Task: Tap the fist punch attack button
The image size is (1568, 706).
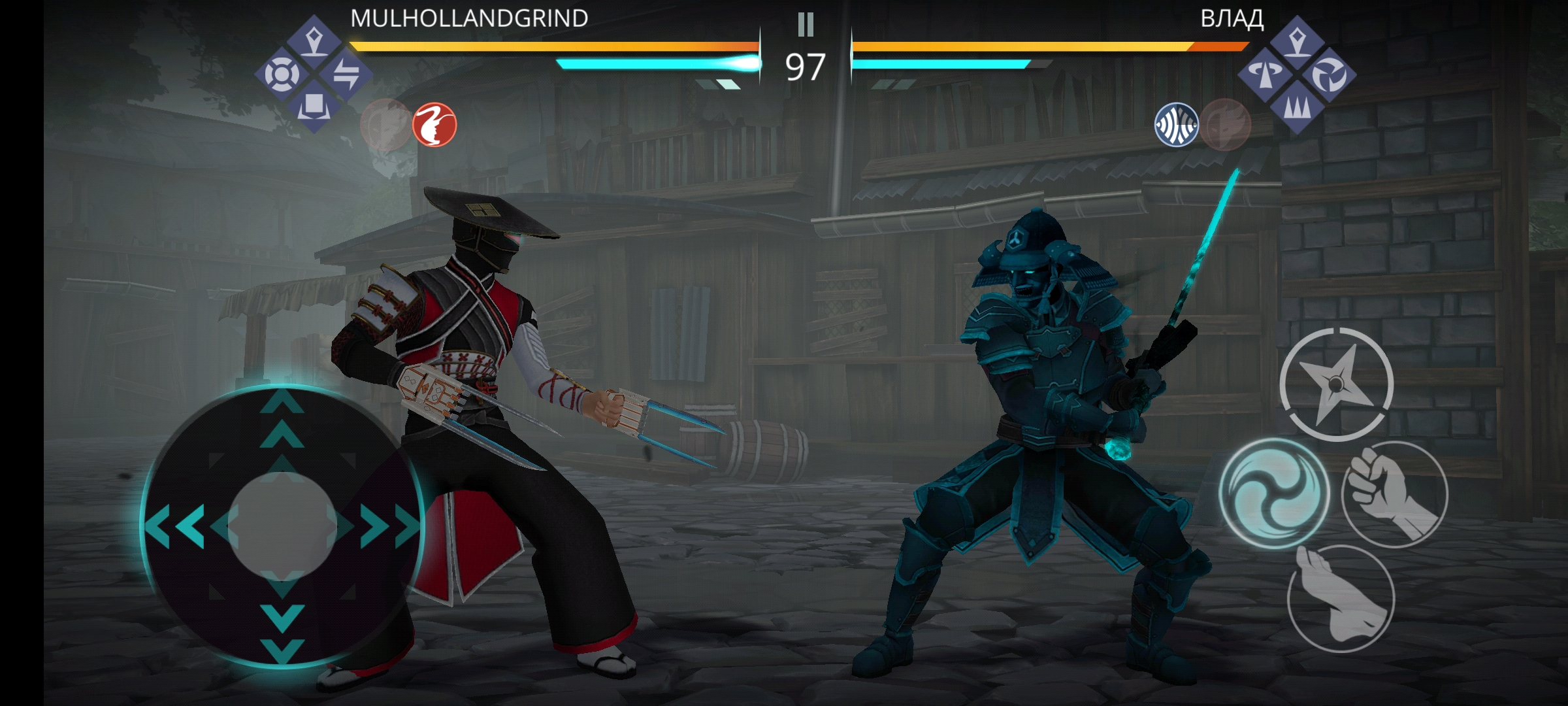Action: click(x=1395, y=495)
